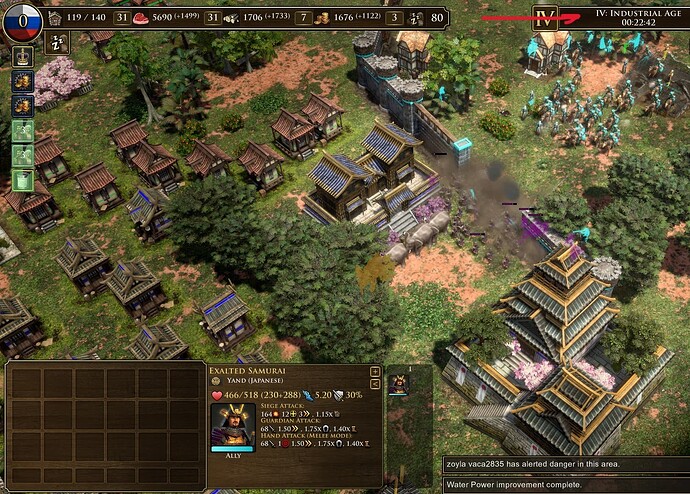Click the Russian flag home city button

(x=22, y=19)
